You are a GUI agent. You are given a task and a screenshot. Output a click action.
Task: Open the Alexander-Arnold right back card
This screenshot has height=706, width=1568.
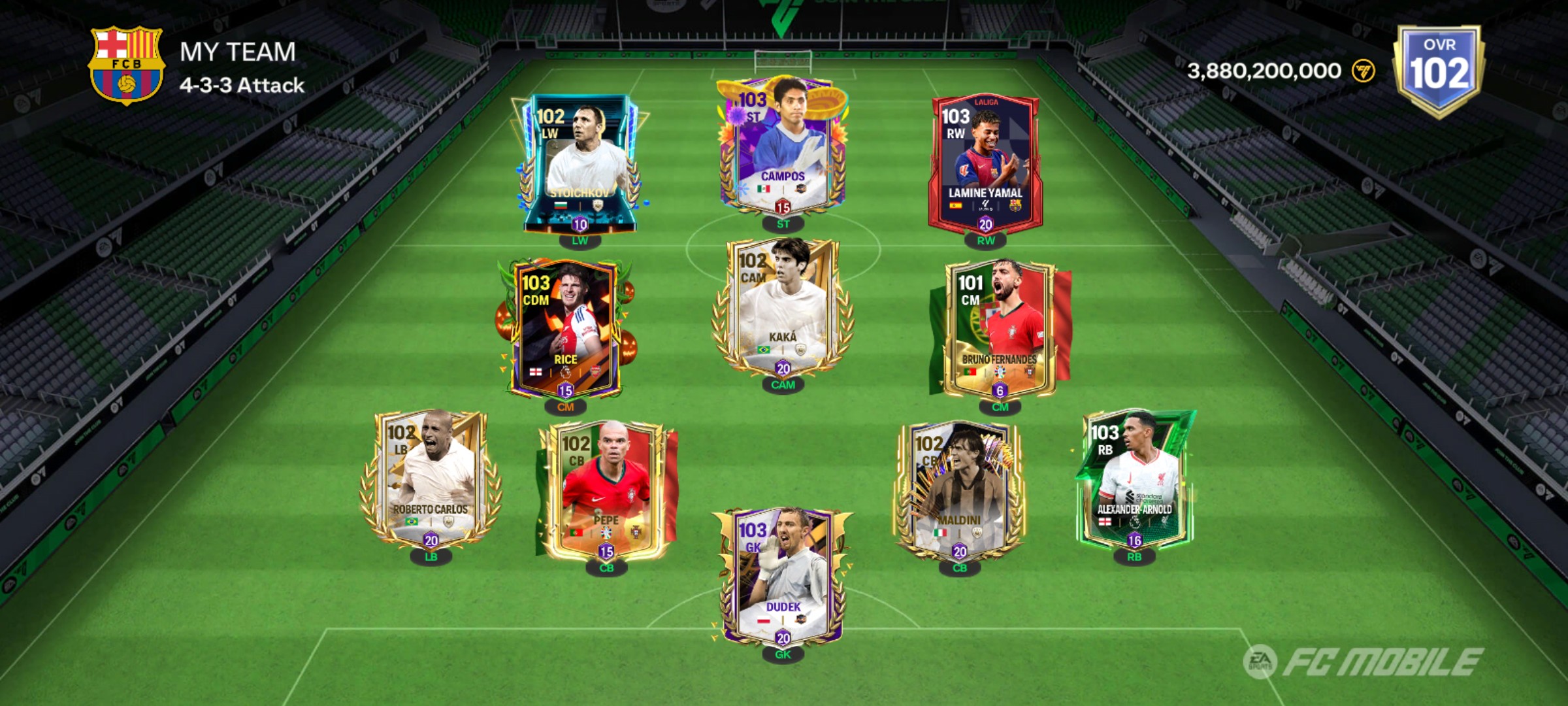pyautogui.click(x=1134, y=480)
